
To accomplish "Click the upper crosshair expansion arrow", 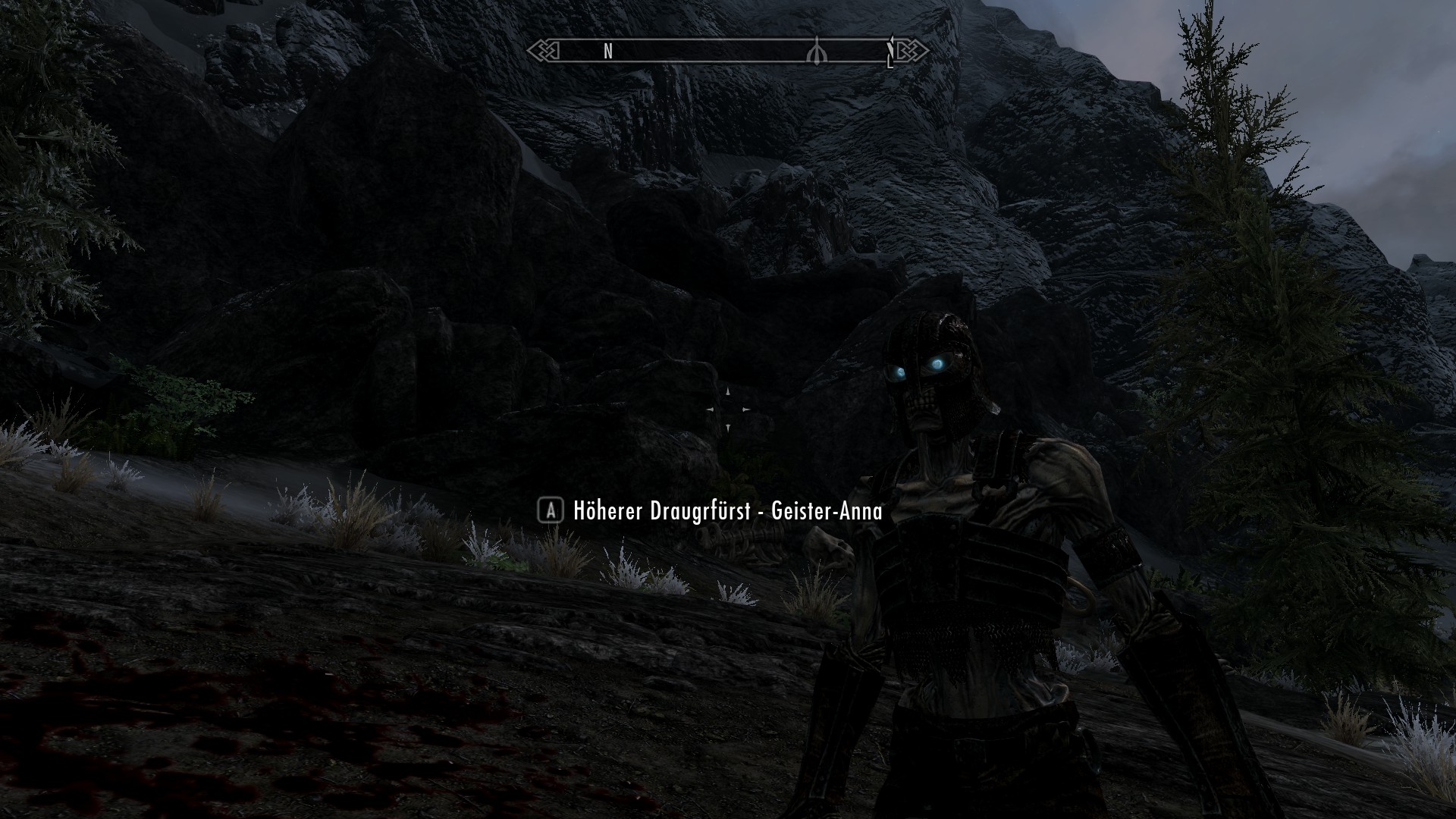I will [x=727, y=391].
